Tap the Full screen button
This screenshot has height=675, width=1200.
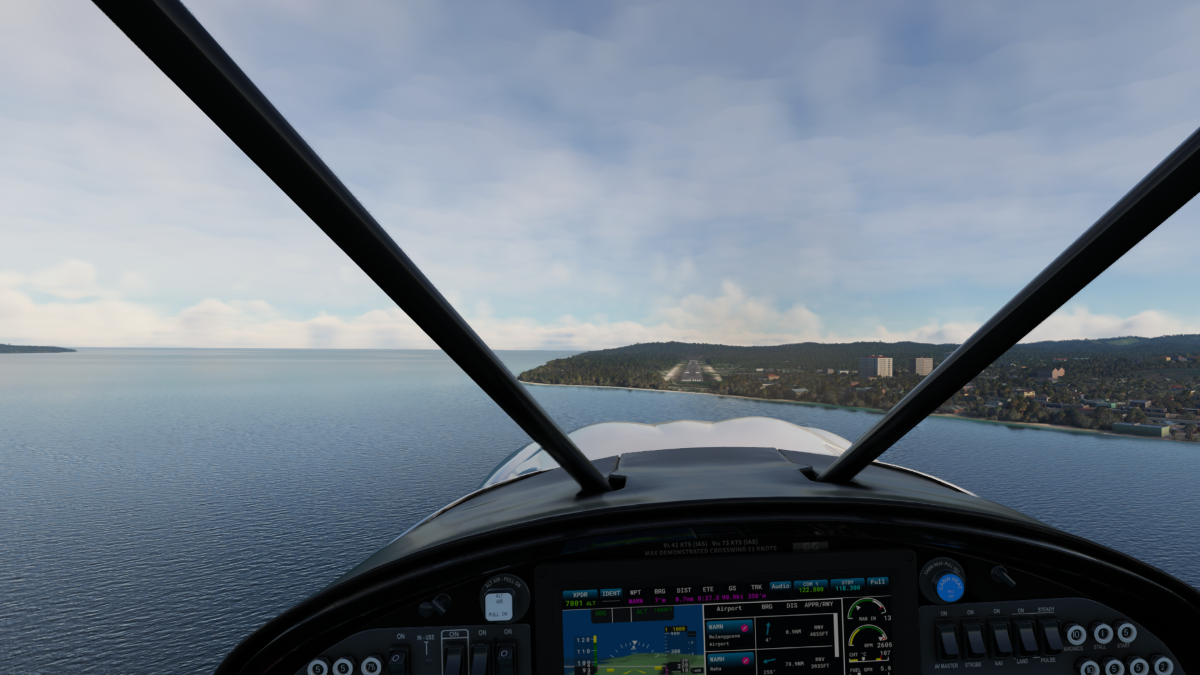pyautogui.click(x=877, y=581)
